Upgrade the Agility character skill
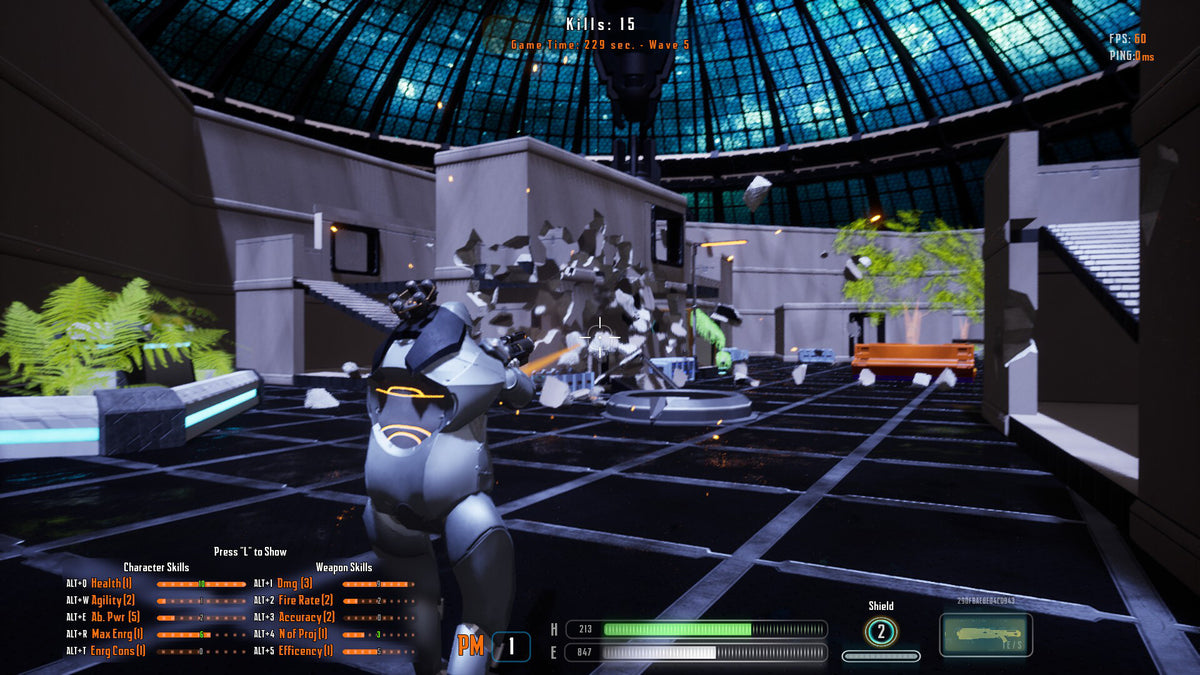This screenshot has height=675, width=1200. [113, 600]
